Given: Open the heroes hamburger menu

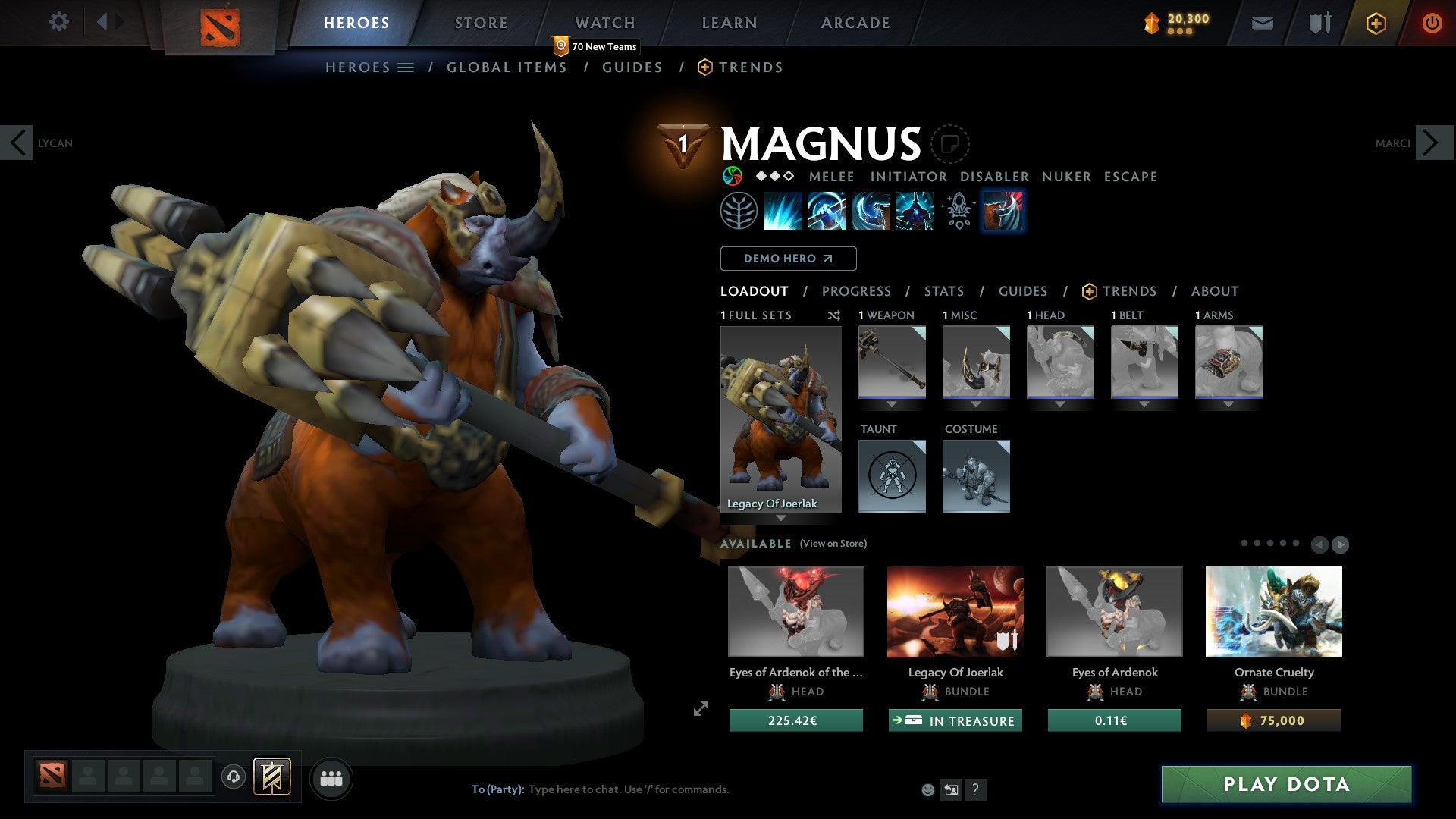Looking at the screenshot, I should pos(406,67).
